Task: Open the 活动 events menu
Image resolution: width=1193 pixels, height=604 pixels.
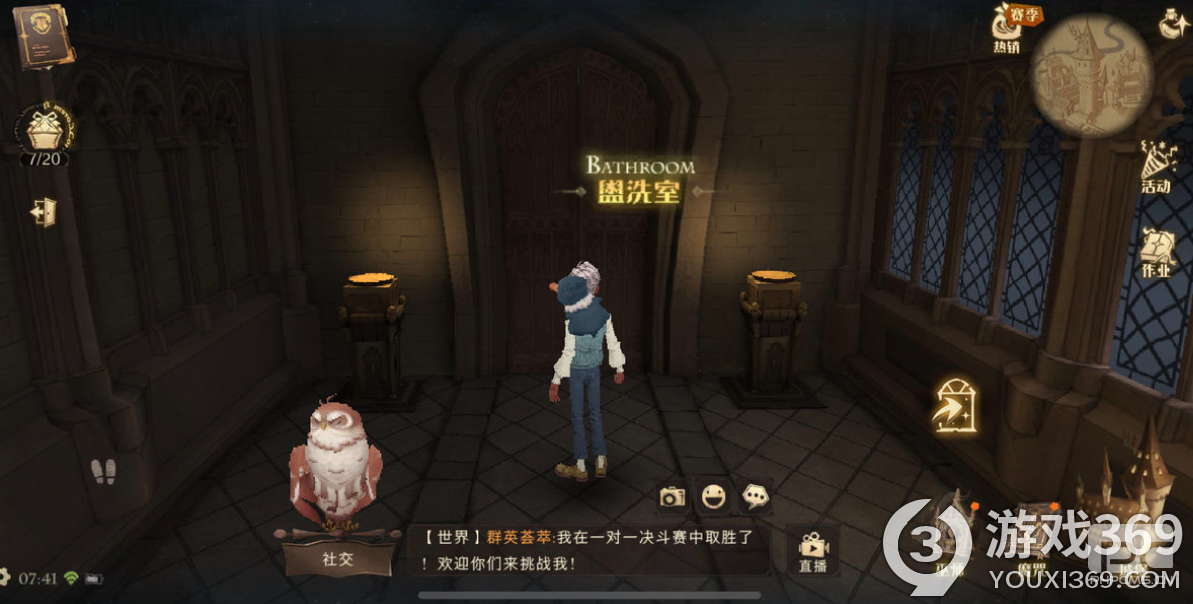Action: point(1157,167)
